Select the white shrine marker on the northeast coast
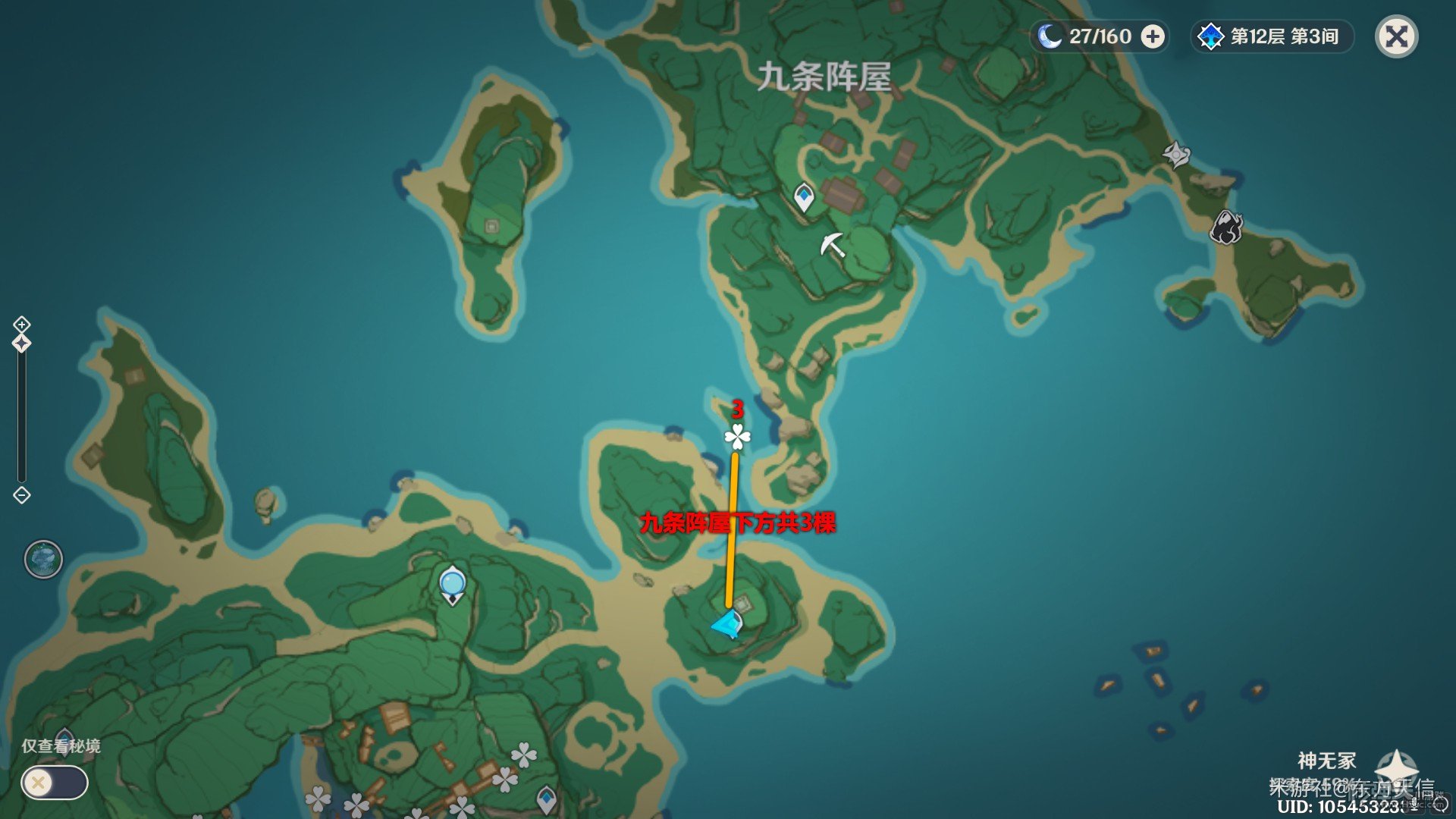This screenshot has height=819, width=1456. (x=1176, y=155)
